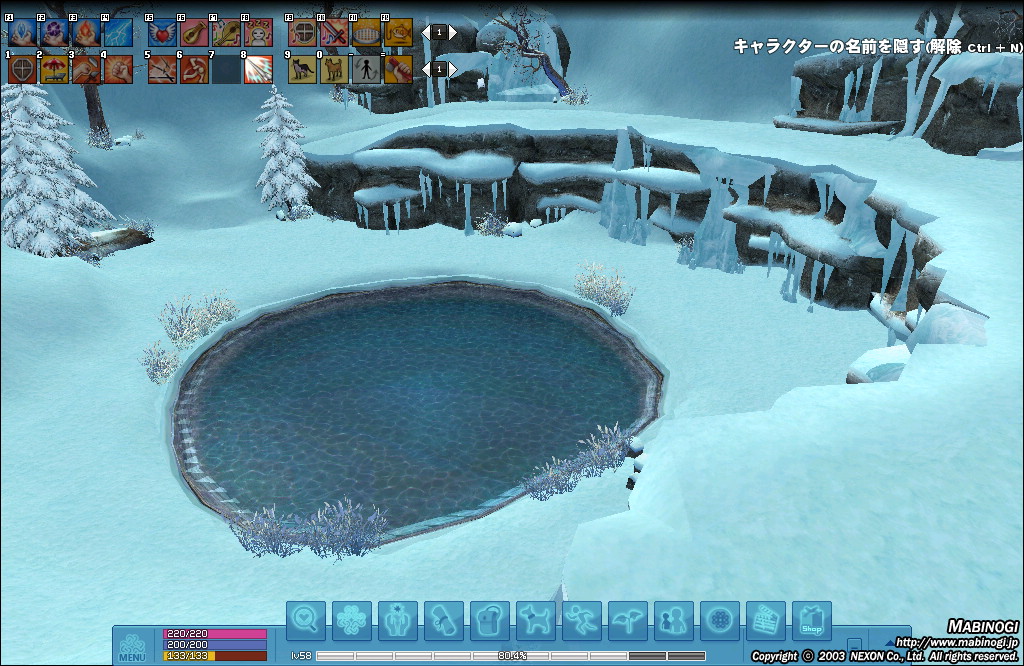The height and width of the screenshot is (666, 1024).
Task: Activate the clenched fist skill in slot 4
Action: [118, 69]
